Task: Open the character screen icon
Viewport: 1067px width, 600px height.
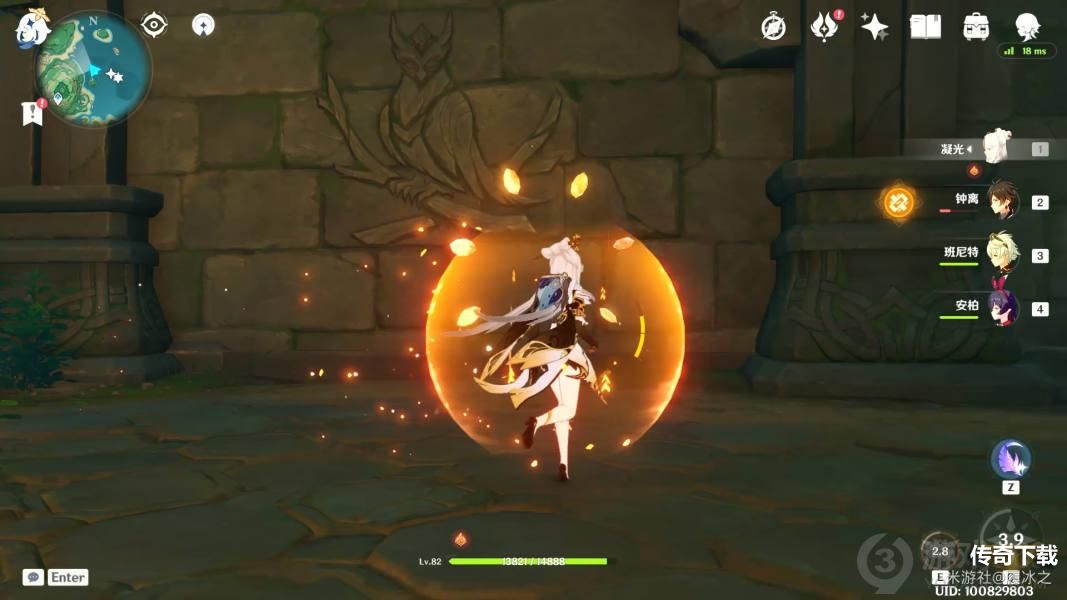Action: [x=1027, y=27]
